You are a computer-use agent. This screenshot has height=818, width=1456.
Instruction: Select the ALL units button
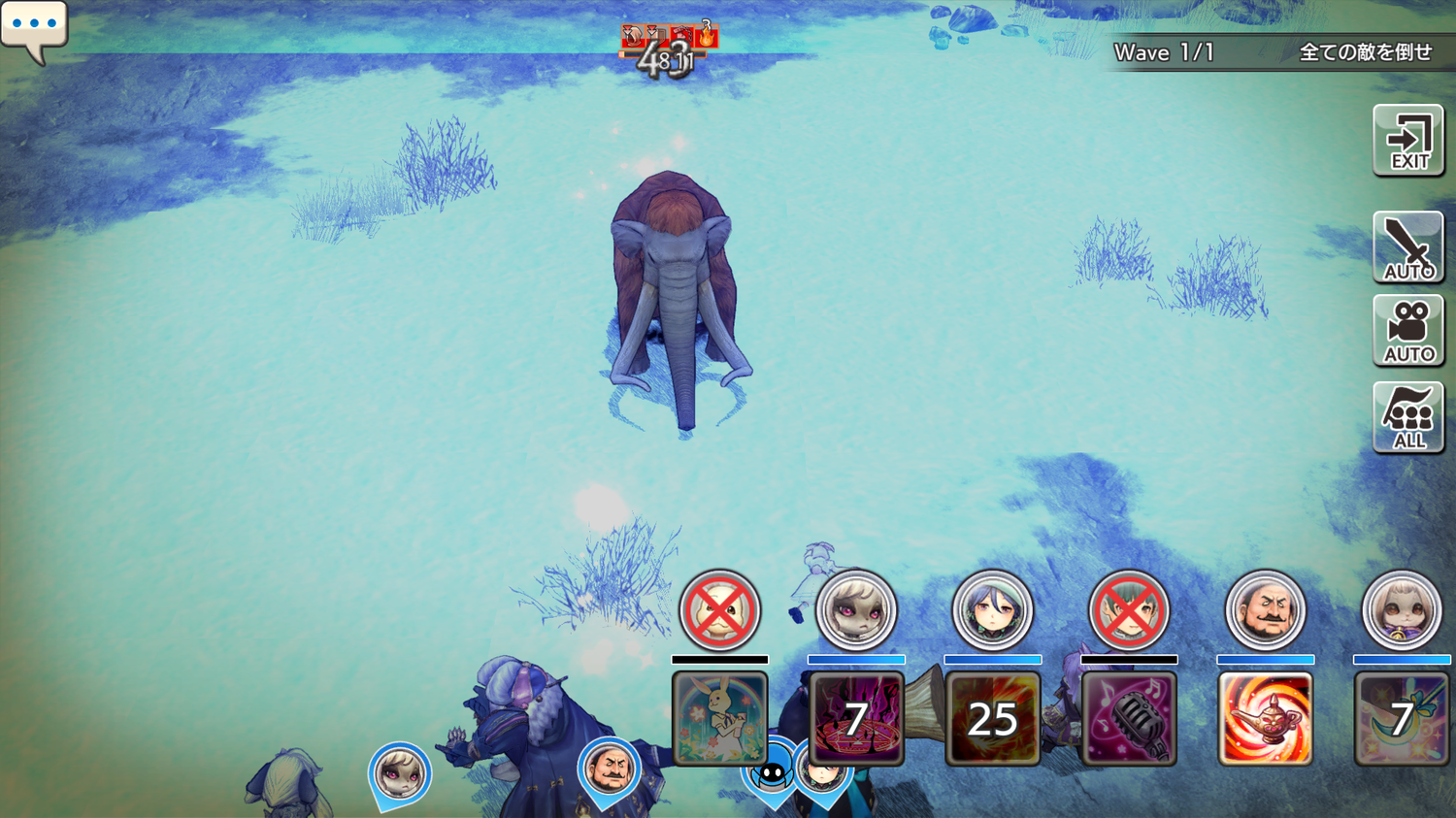(x=1408, y=417)
